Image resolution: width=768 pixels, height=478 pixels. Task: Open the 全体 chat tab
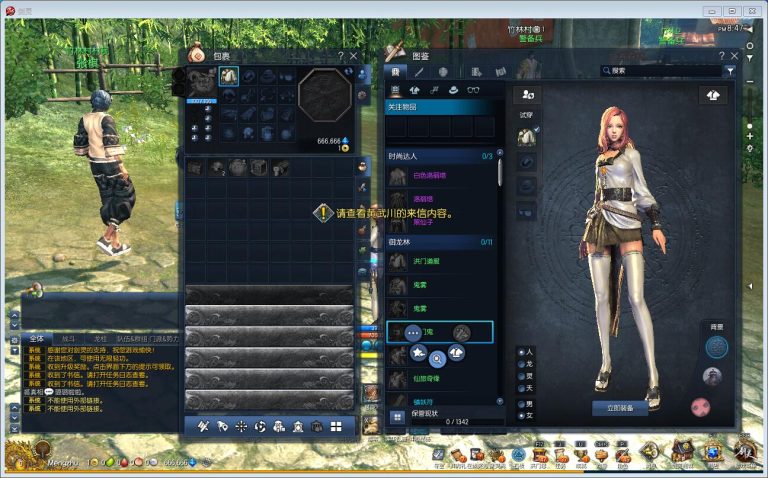point(37,339)
